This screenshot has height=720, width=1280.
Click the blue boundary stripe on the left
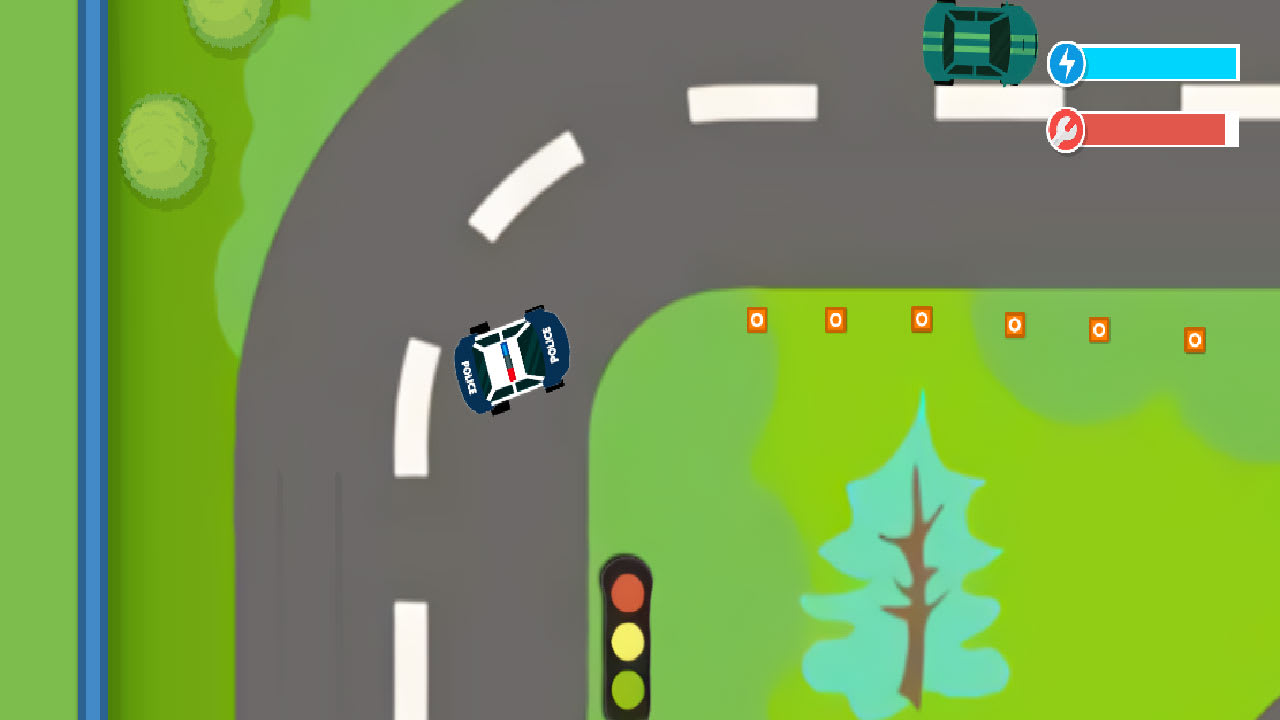coord(95,360)
